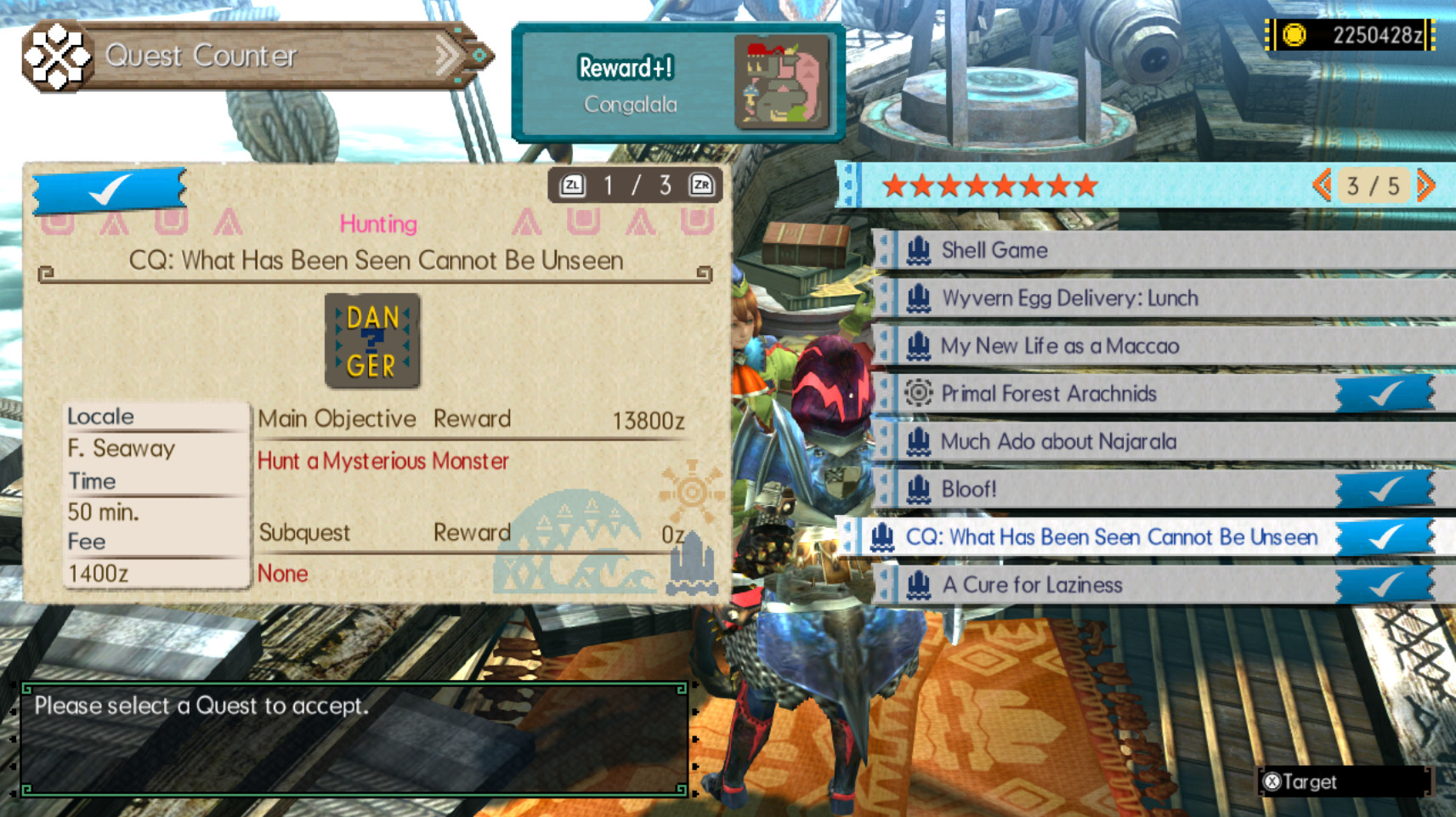This screenshot has height=817, width=1456.
Task: Click the DANGER mystery monster icon
Action: [x=371, y=339]
